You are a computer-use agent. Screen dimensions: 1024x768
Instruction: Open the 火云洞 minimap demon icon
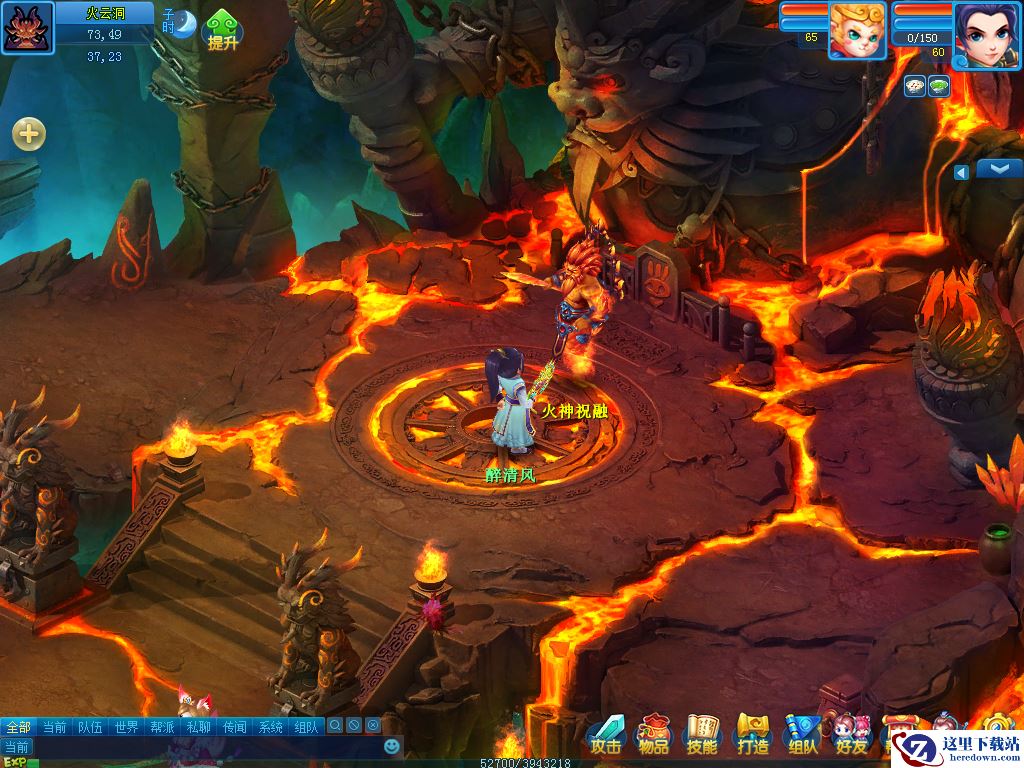pyautogui.click(x=25, y=27)
